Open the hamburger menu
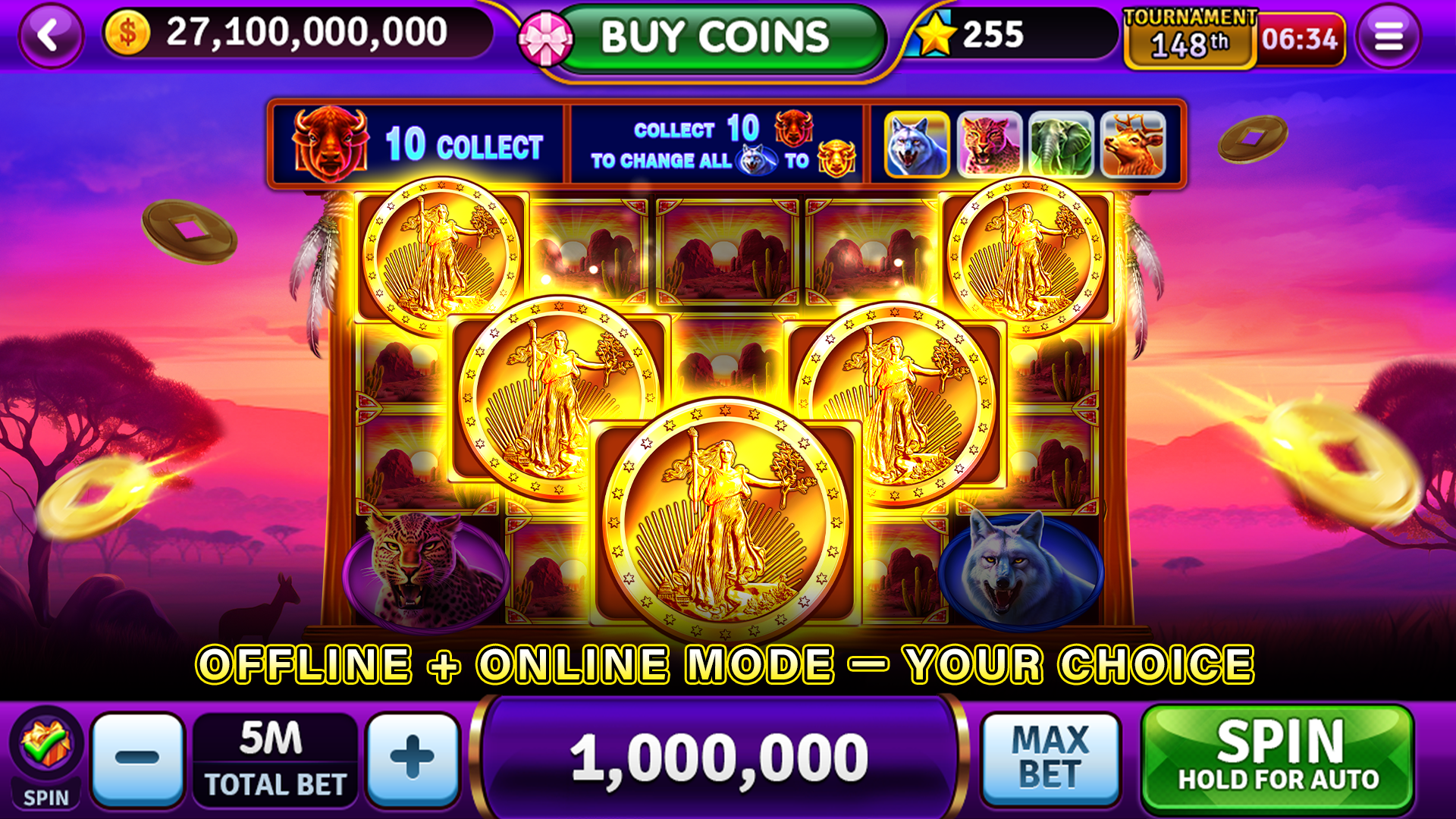This screenshot has height=819, width=1456. point(1389,38)
